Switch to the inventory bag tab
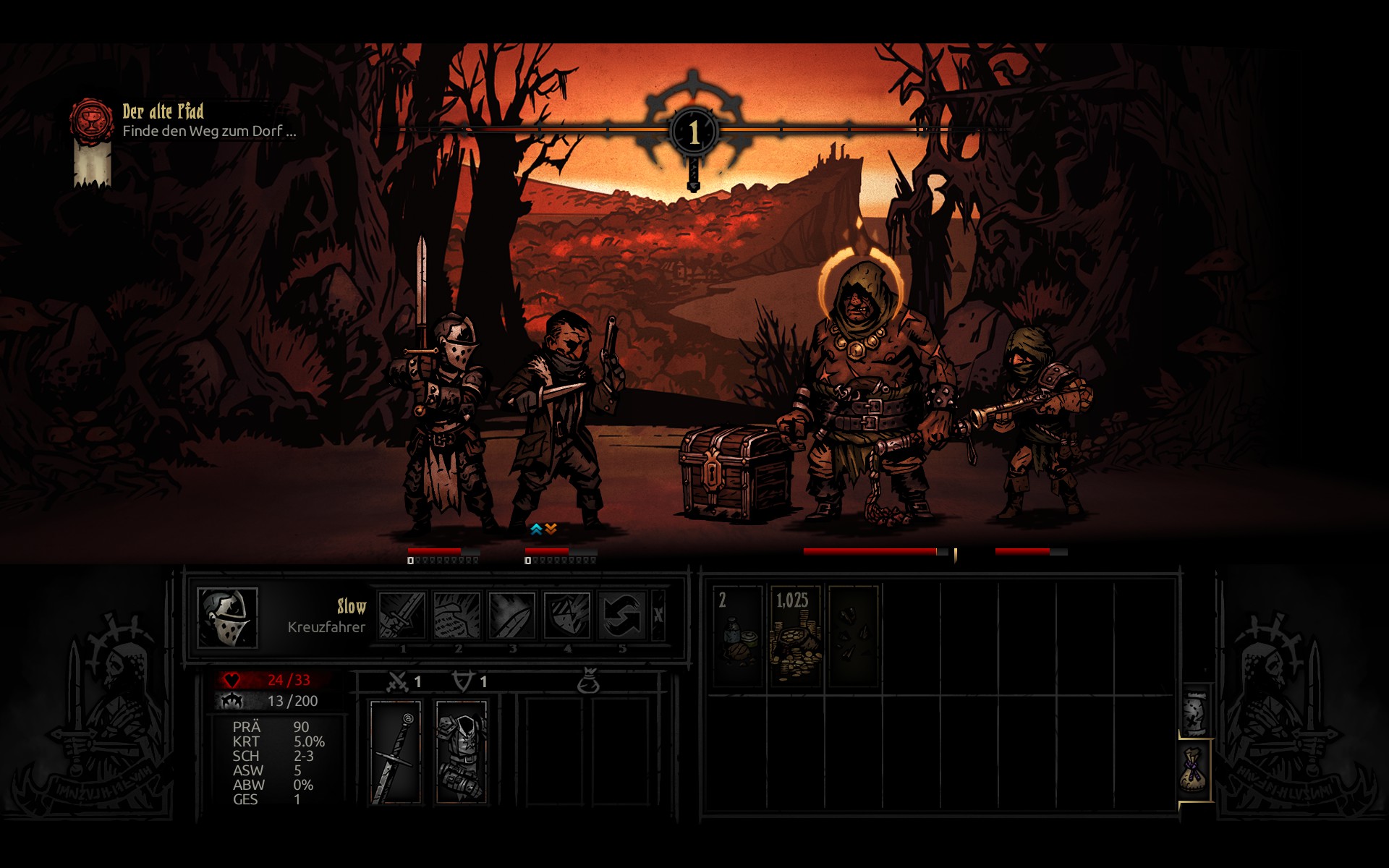Image resolution: width=1389 pixels, height=868 pixels. click(x=1194, y=770)
